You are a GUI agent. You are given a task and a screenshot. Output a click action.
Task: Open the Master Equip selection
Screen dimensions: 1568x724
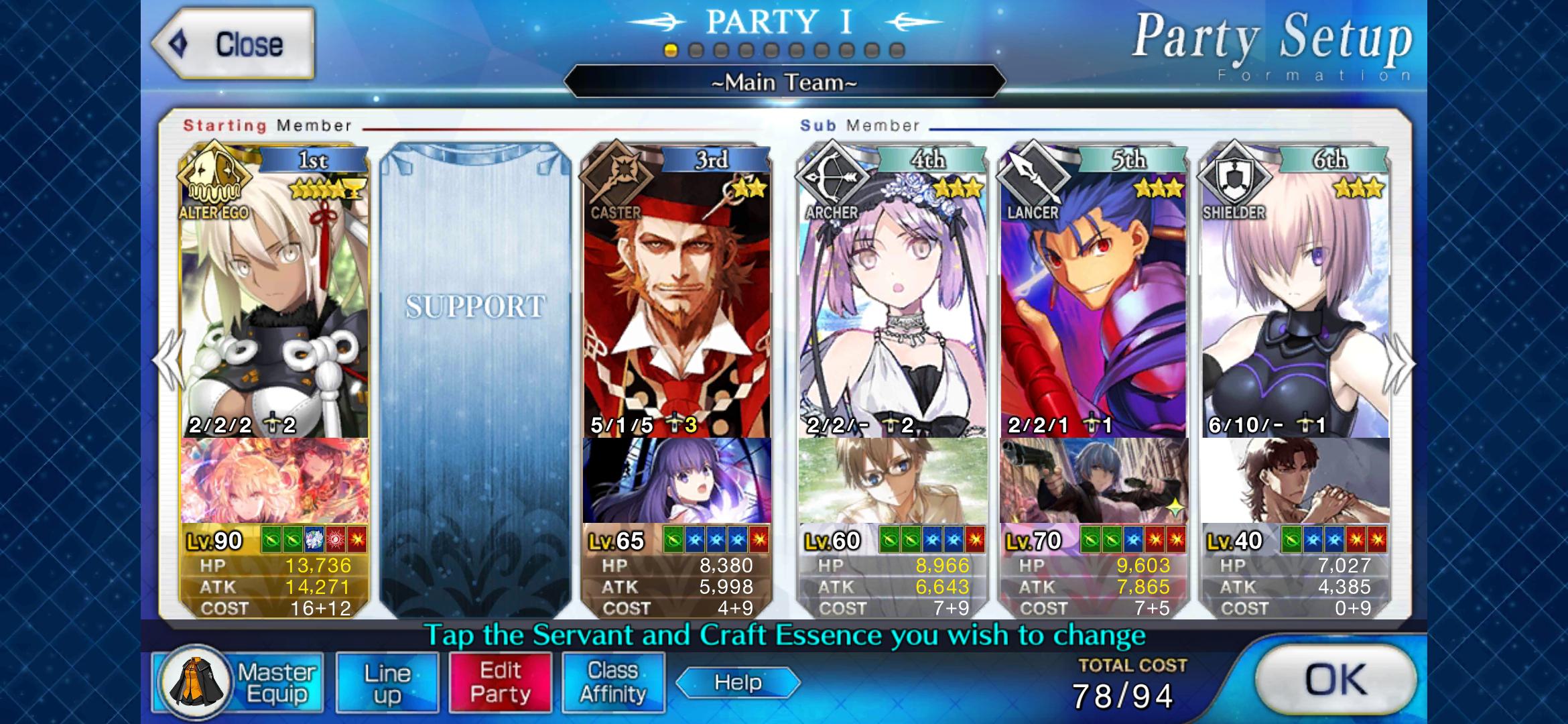click(x=238, y=682)
